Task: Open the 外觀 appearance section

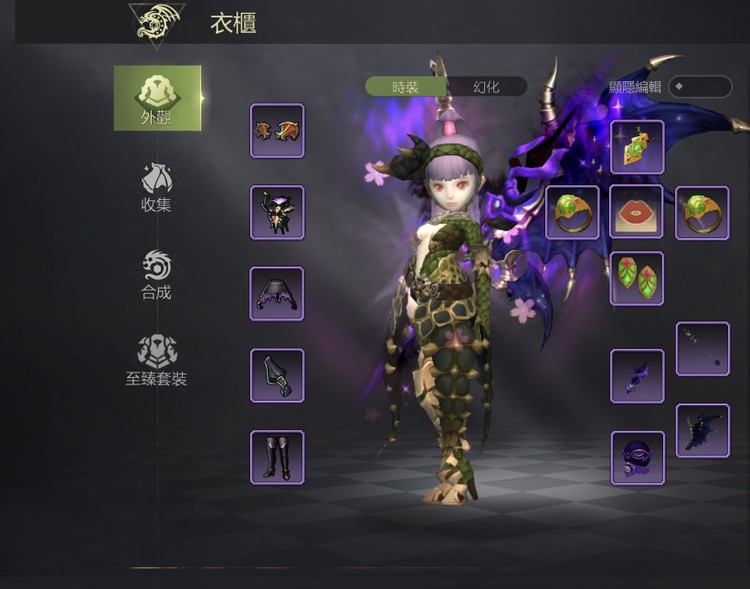Action: (x=157, y=98)
